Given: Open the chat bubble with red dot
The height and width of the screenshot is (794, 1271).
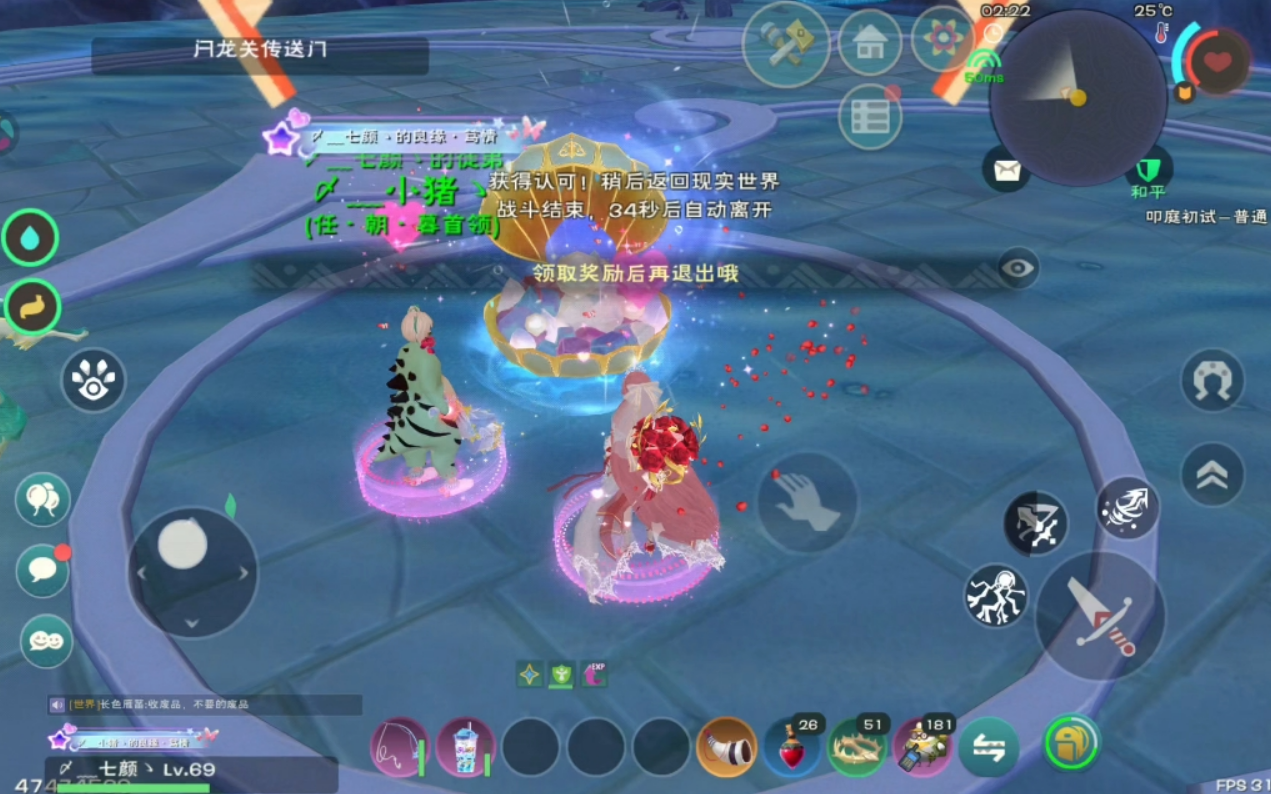Looking at the screenshot, I should [x=43, y=570].
